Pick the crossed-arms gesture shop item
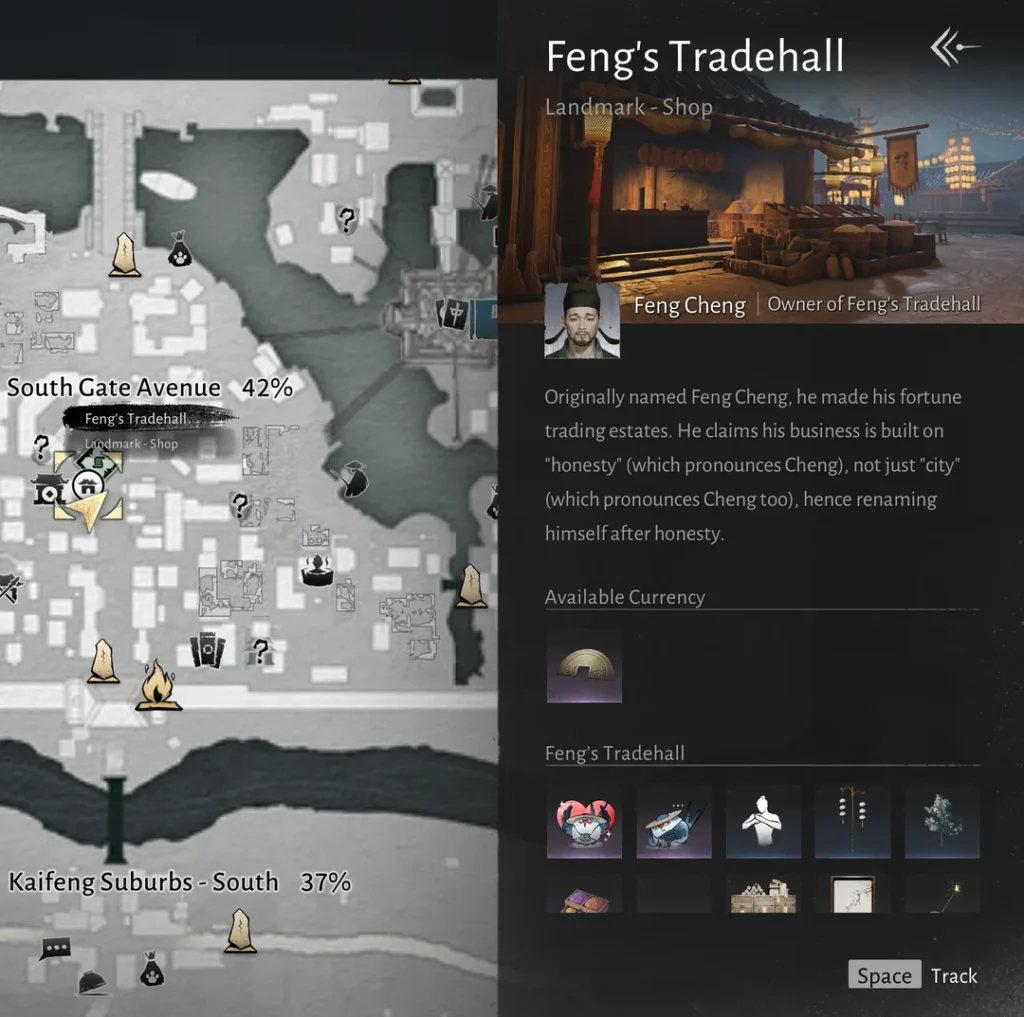1024x1017 pixels. (x=763, y=822)
